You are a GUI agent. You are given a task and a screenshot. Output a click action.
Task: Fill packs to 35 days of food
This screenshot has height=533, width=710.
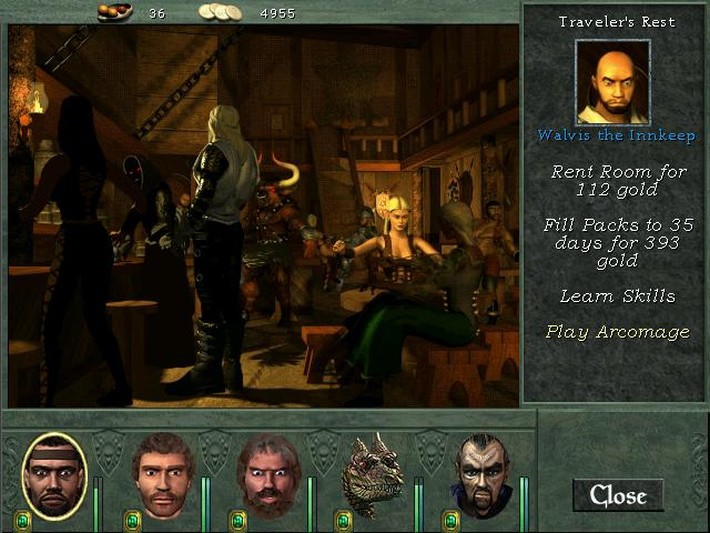(617, 243)
